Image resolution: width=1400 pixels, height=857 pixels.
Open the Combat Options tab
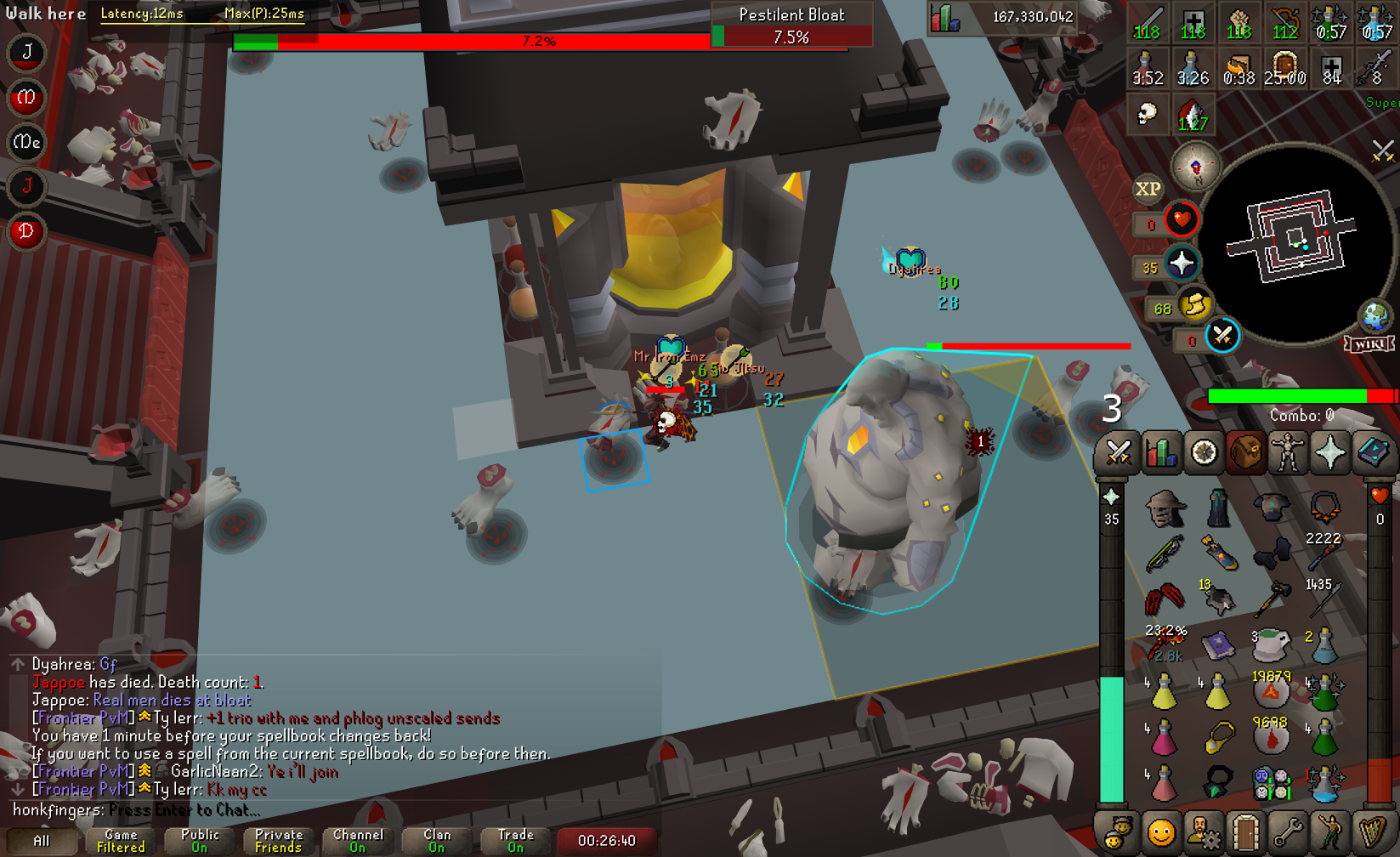pyautogui.click(x=1117, y=452)
